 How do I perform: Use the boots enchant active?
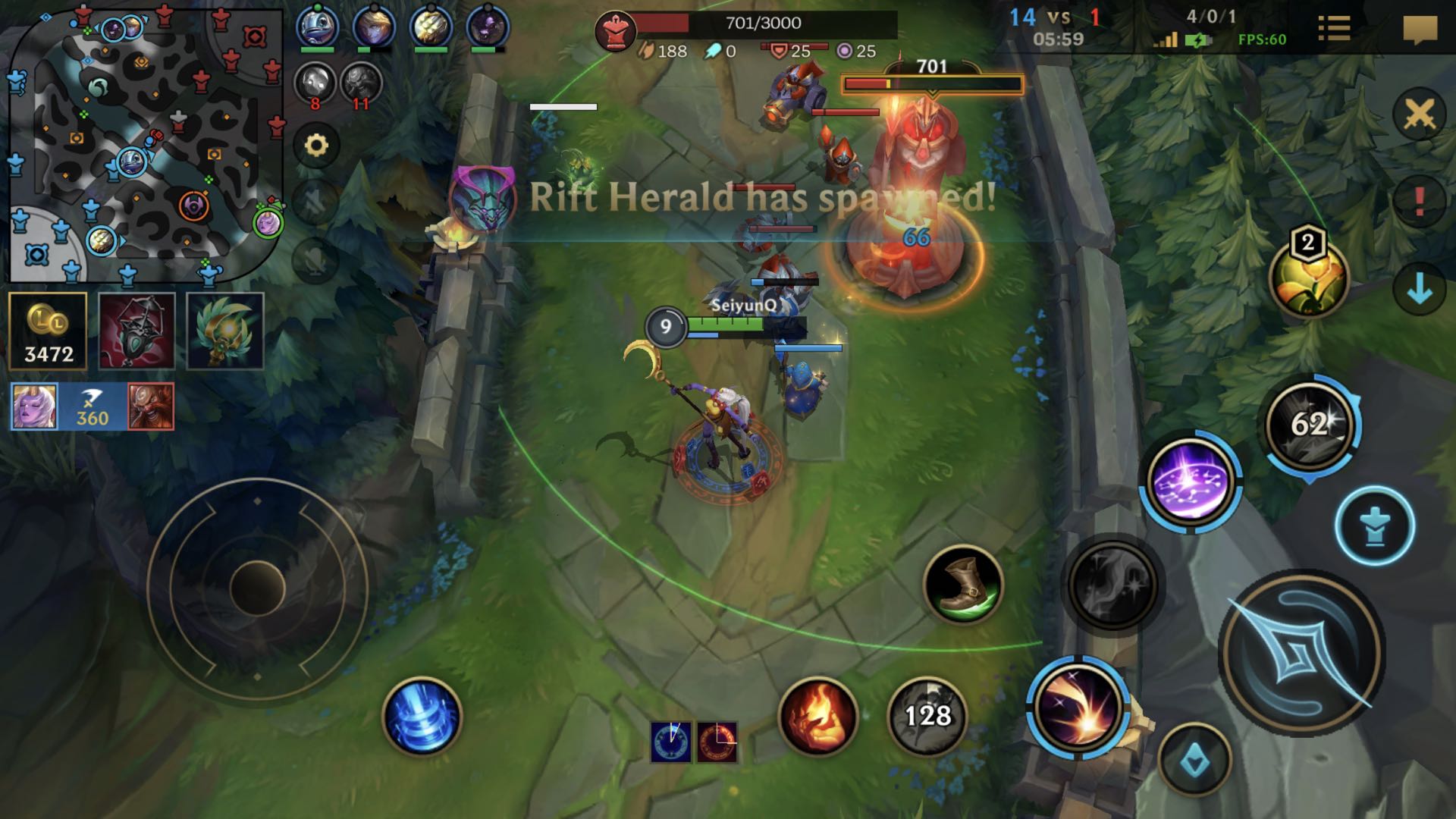pyautogui.click(x=963, y=584)
